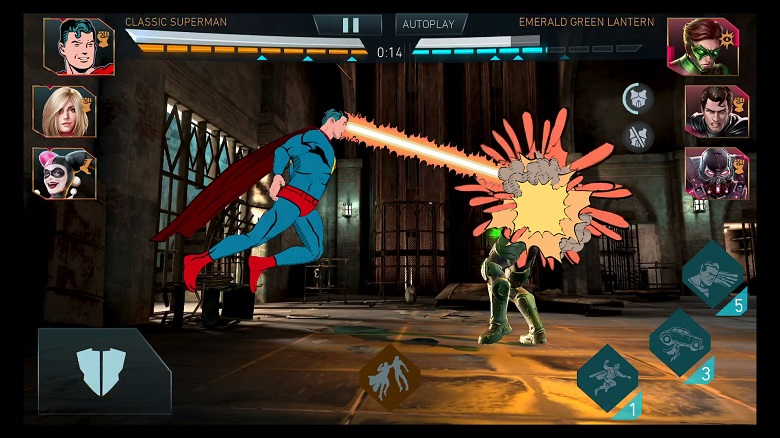Toggle the Autoplay button

coord(431,25)
